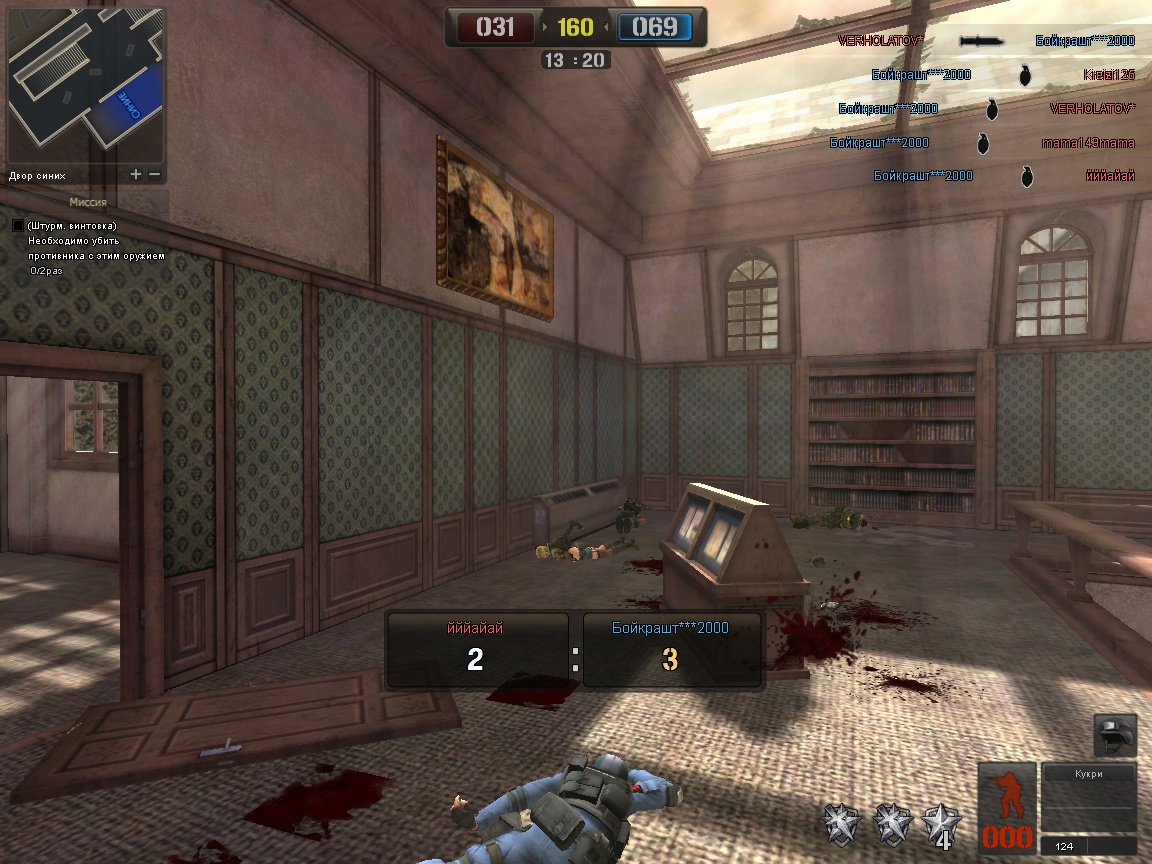1152x864 pixels.
Task: Click the helmet icon above weapon panel
Action: click(1115, 735)
